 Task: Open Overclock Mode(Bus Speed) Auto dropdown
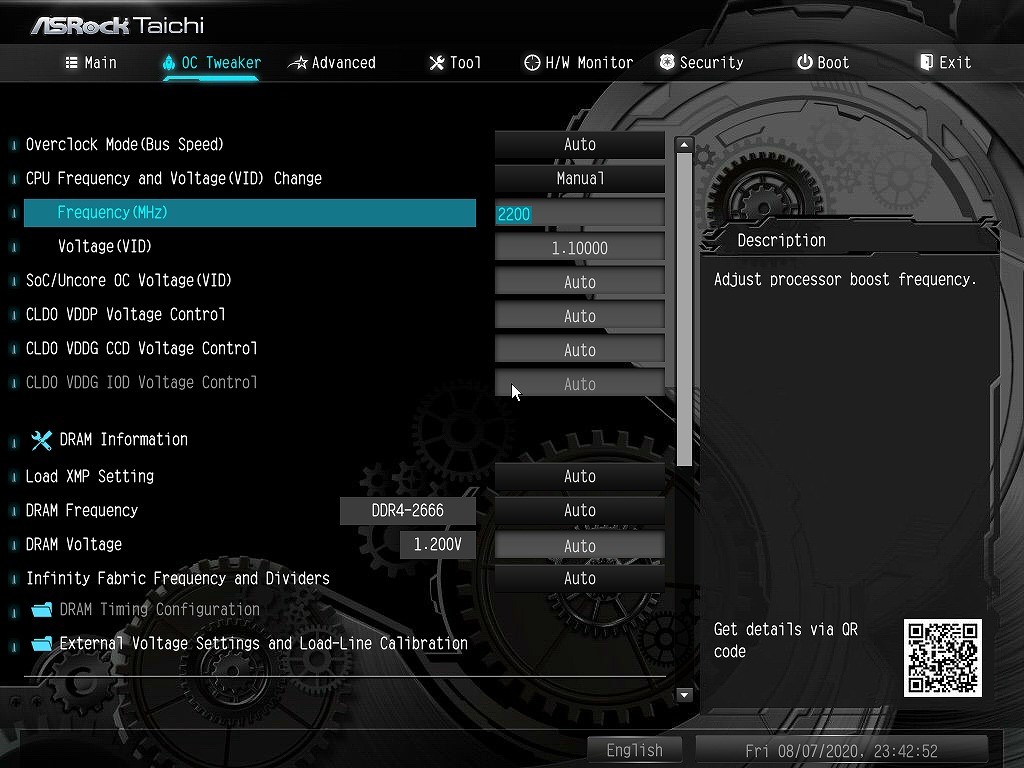(x=580, y=144)
